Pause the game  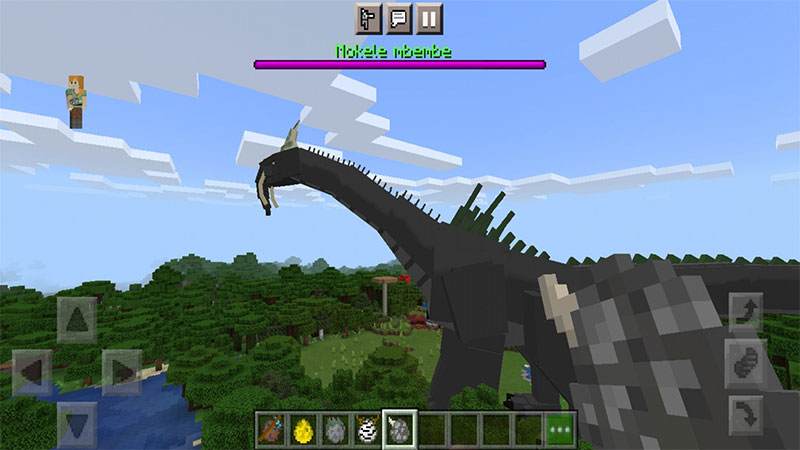(x=429, y=18)
